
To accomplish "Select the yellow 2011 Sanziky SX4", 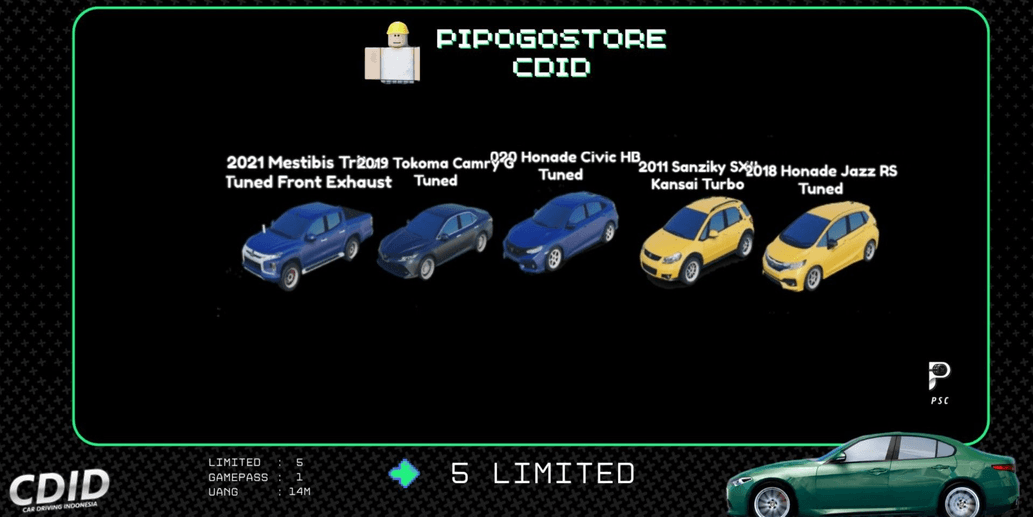I will [x=697, y=240].
